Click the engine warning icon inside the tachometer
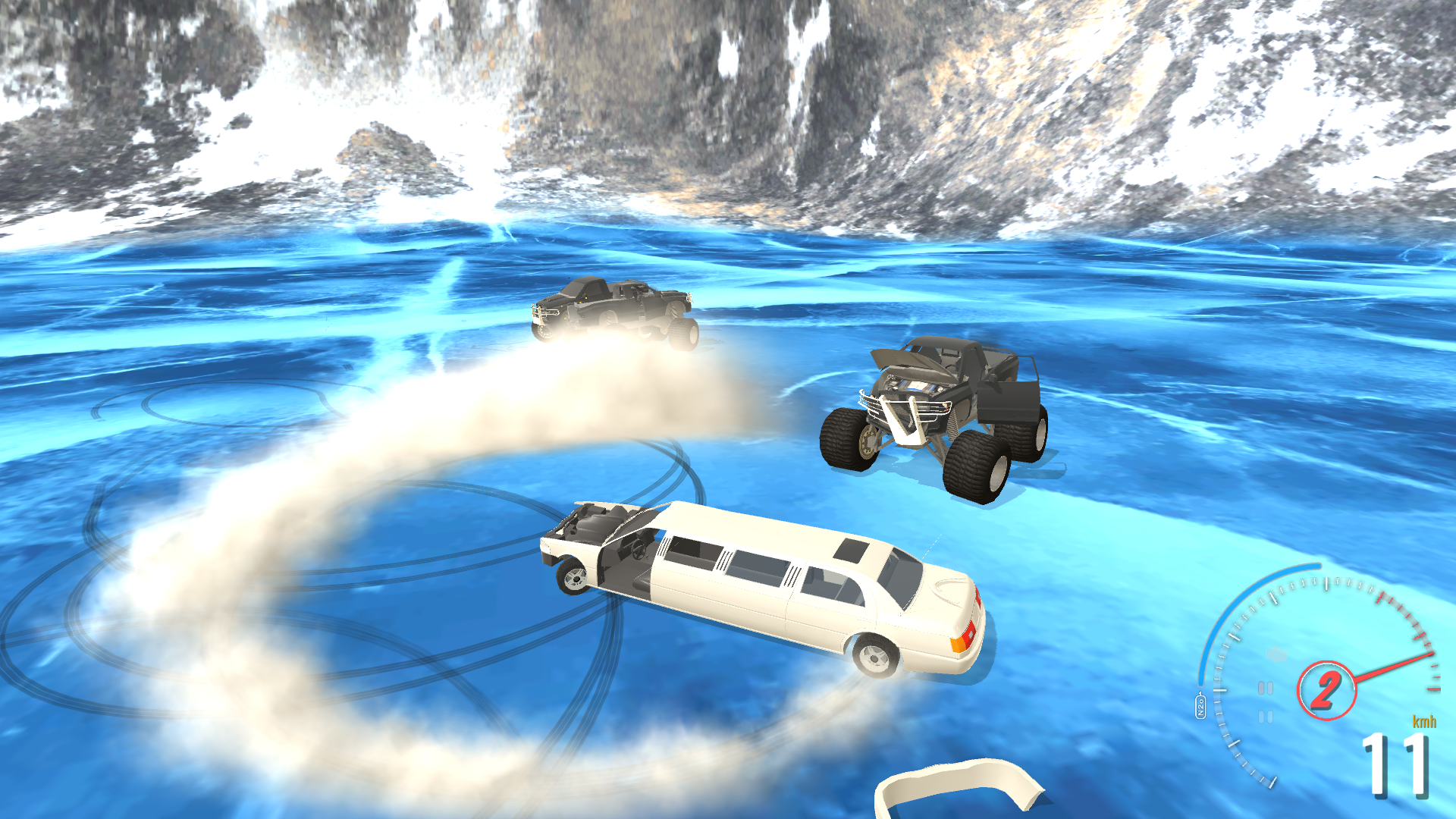1456x819 pixels. 1276,654
